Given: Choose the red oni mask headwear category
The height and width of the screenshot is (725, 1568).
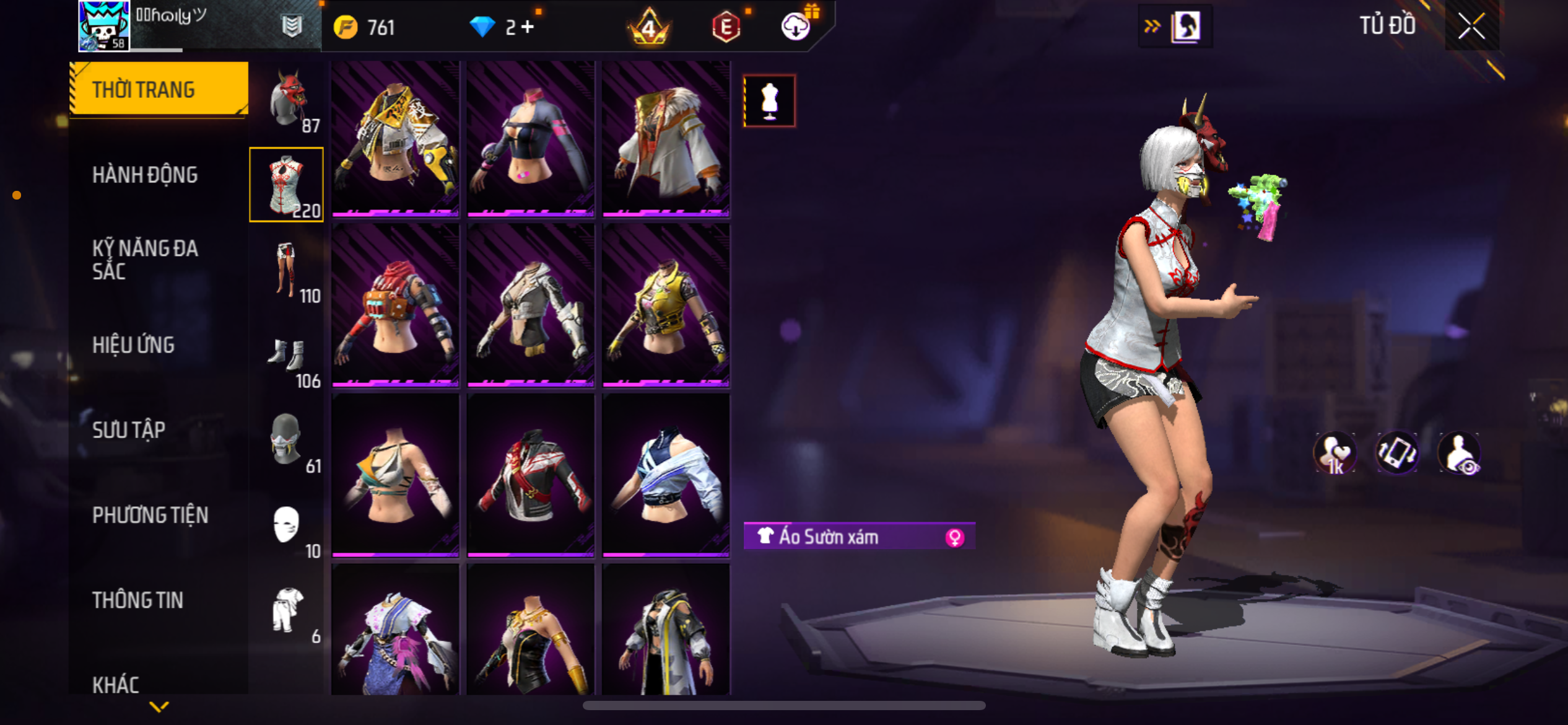Looking at the screenshot, I should pos(287,100).
